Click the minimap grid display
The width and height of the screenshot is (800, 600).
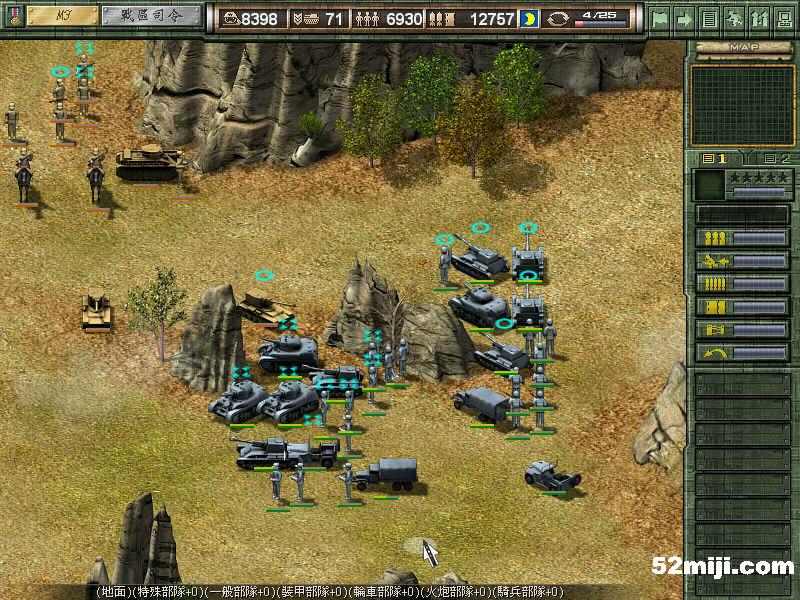(742, 105)
